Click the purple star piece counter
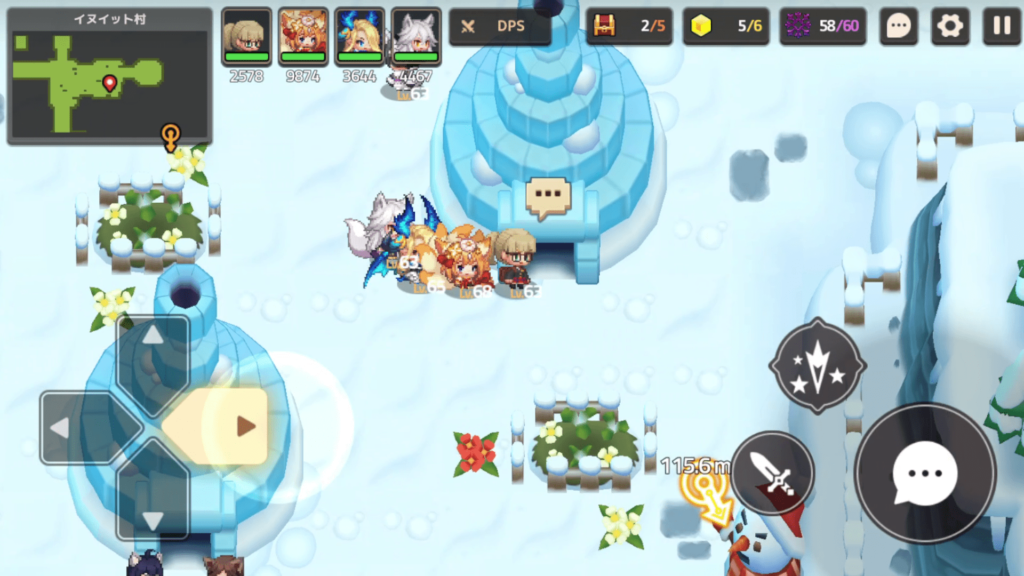This screenshot has height=576, width=1024. [796, 26]
